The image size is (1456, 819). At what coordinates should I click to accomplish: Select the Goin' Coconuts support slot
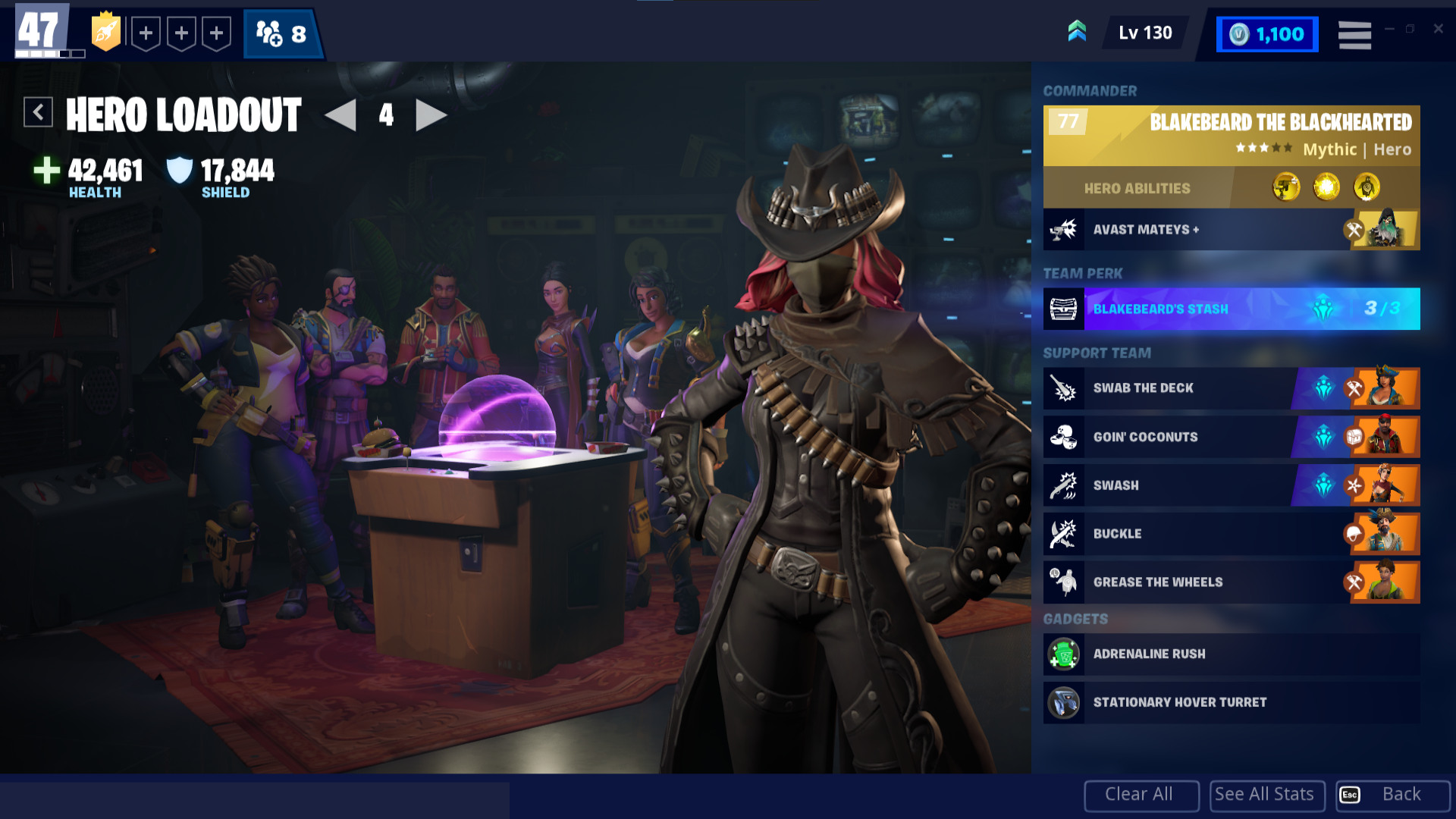1231,437
